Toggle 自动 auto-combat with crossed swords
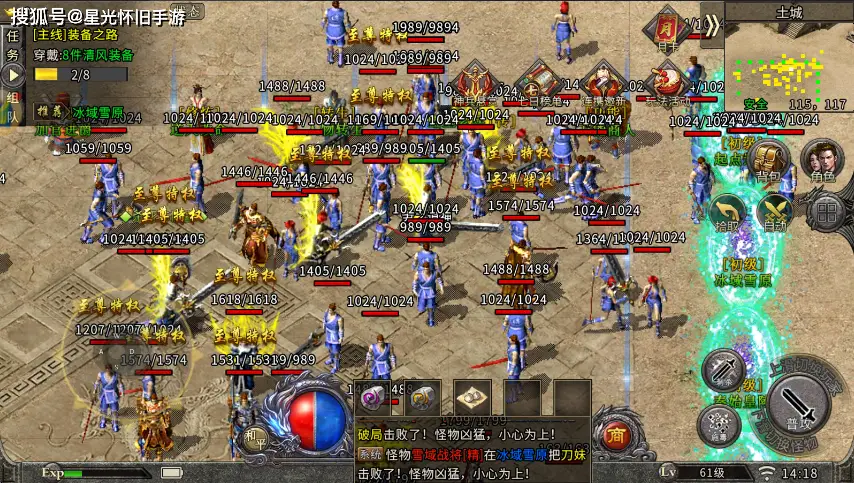 [x=775, y=211]
